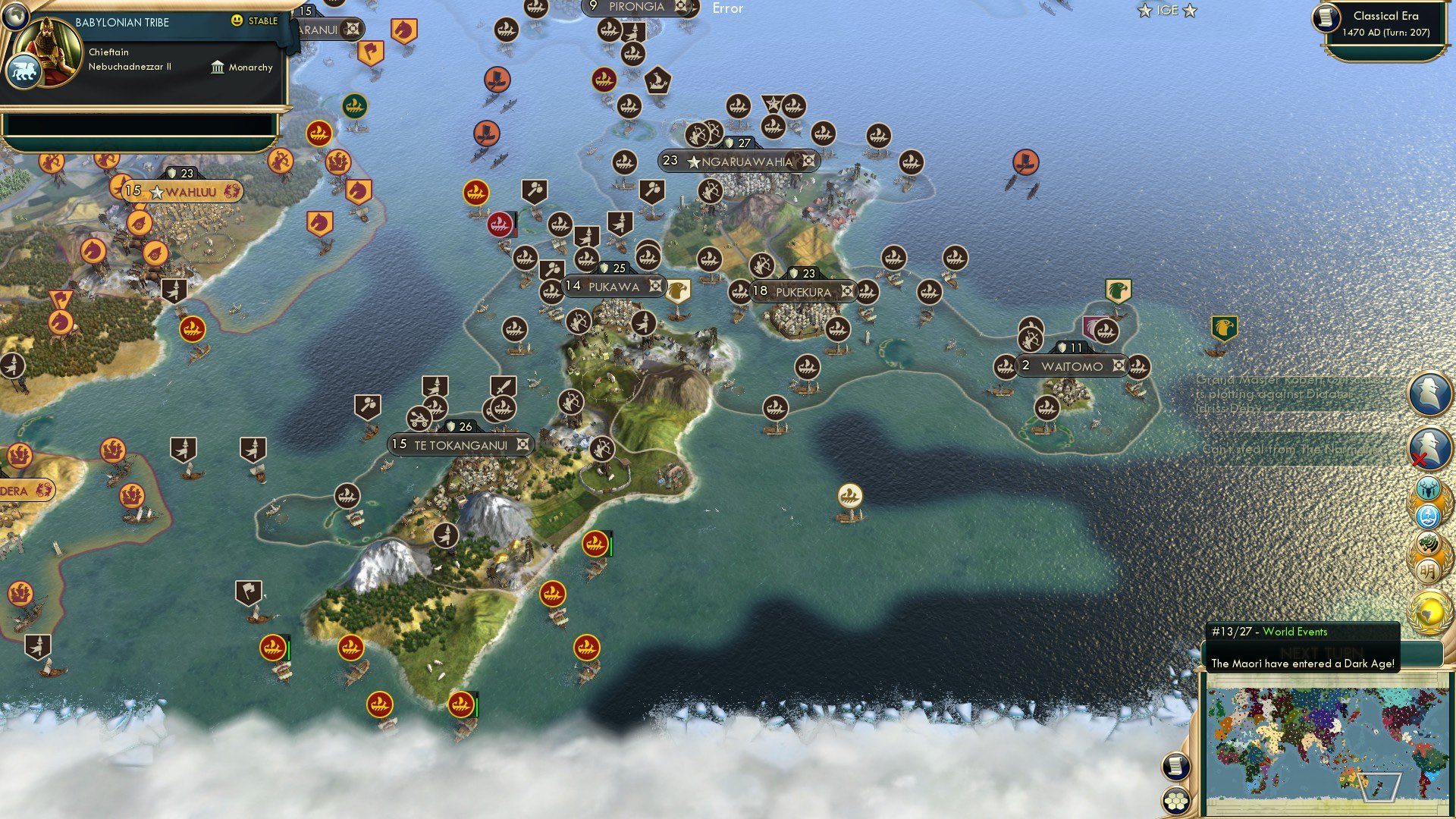Click the STABLE smiley-face status indicator
This screenshot has width=1456, height=819.
(x=237, y=21)
